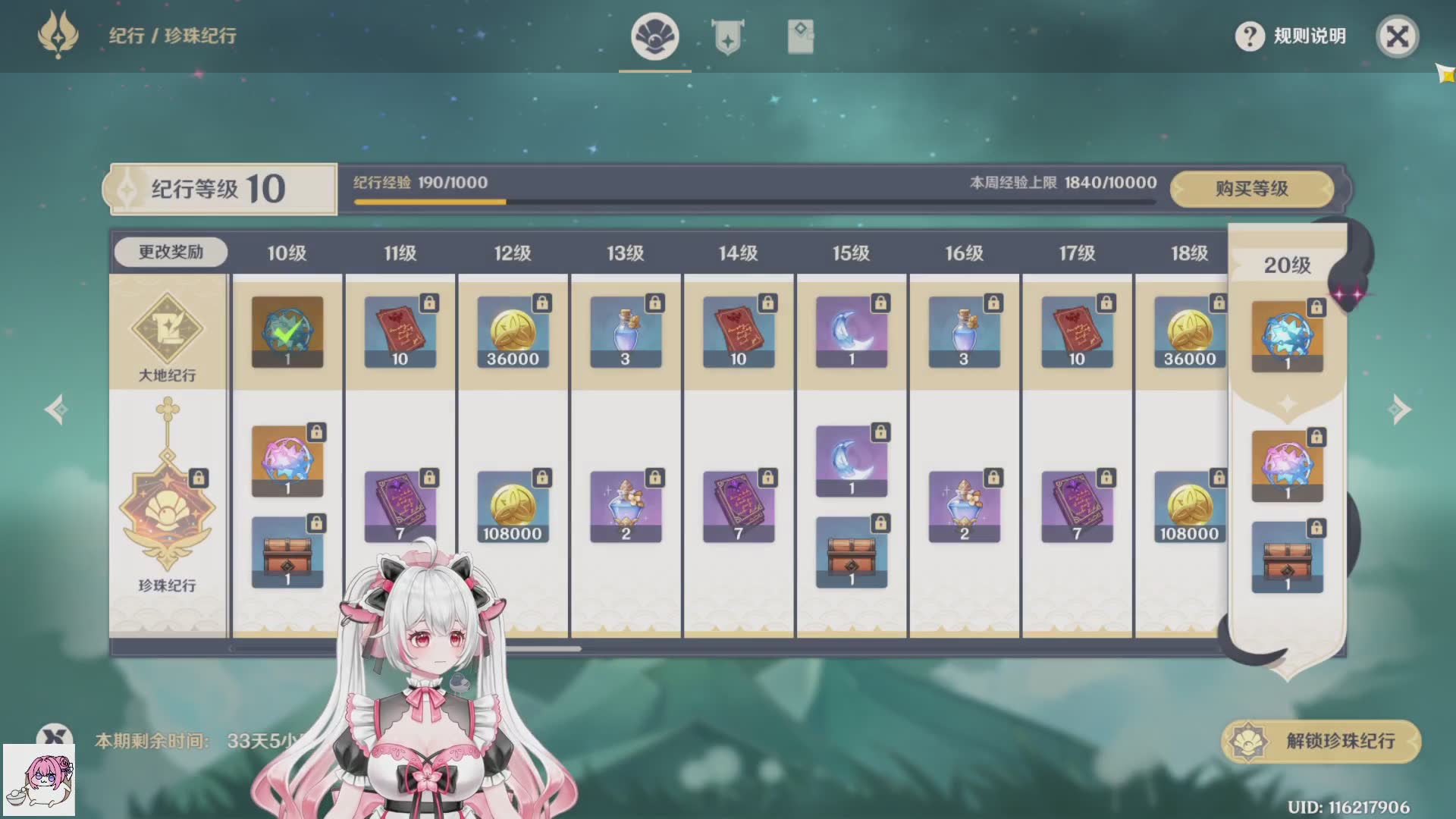Select the level 15 premium treasure chest reward
The height and width of the screenshot is (819, 1456).
coord(851,552)
